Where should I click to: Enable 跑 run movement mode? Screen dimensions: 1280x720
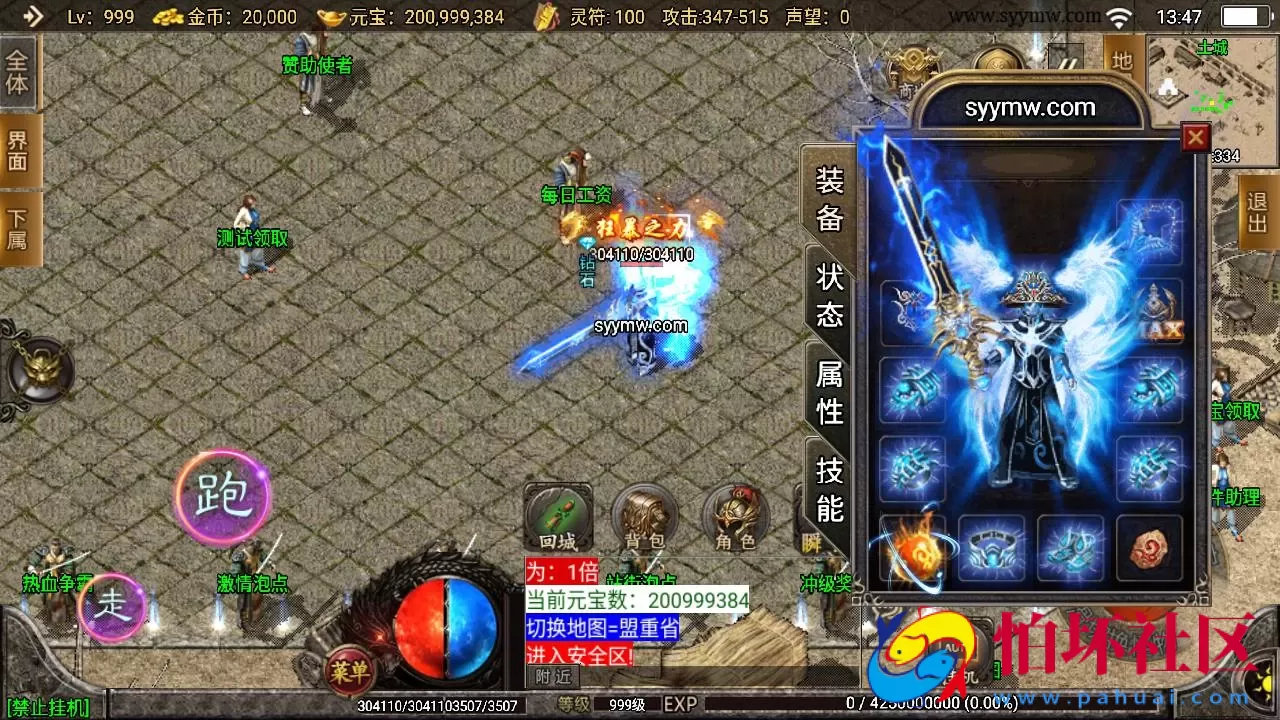tap(222, 497)
